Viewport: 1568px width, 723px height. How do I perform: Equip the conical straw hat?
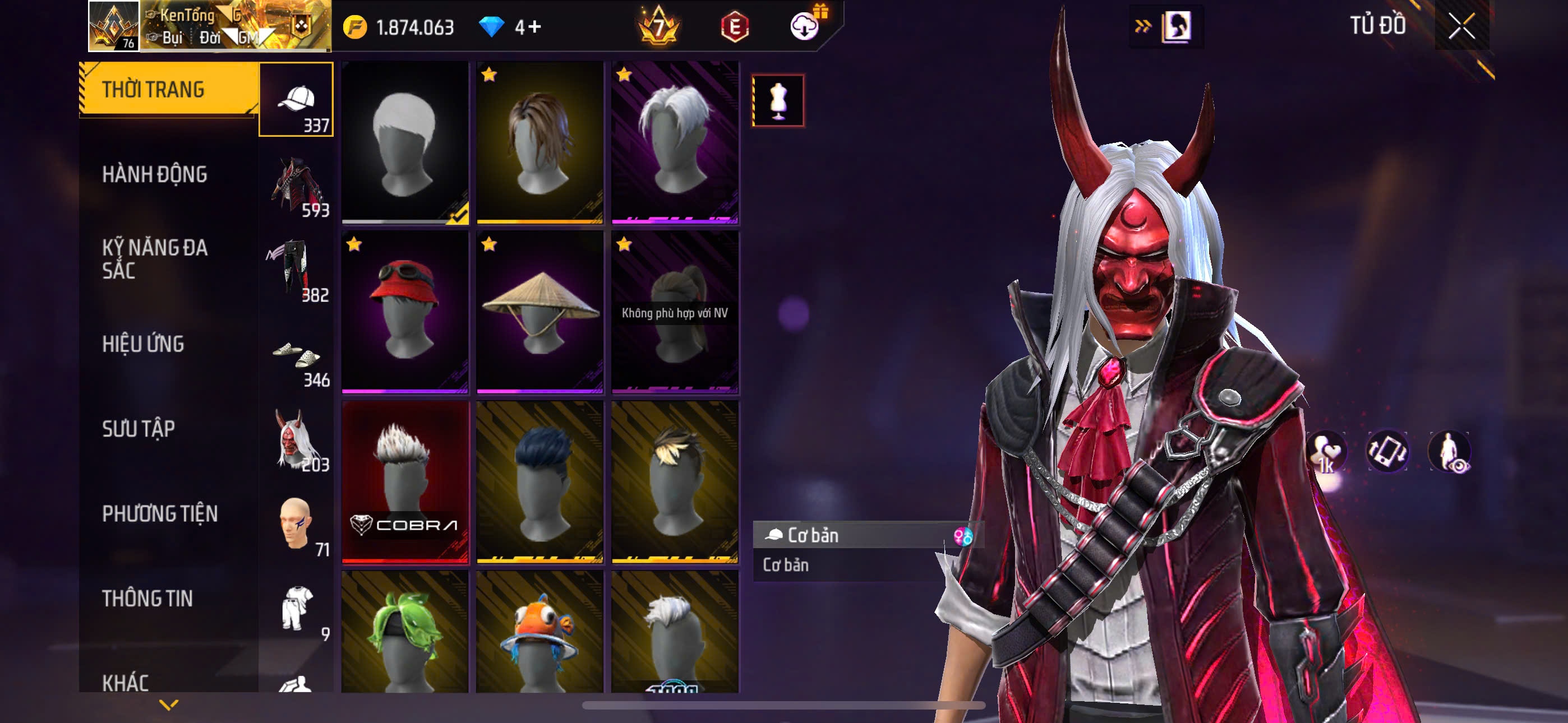click(x=540, y=311)
